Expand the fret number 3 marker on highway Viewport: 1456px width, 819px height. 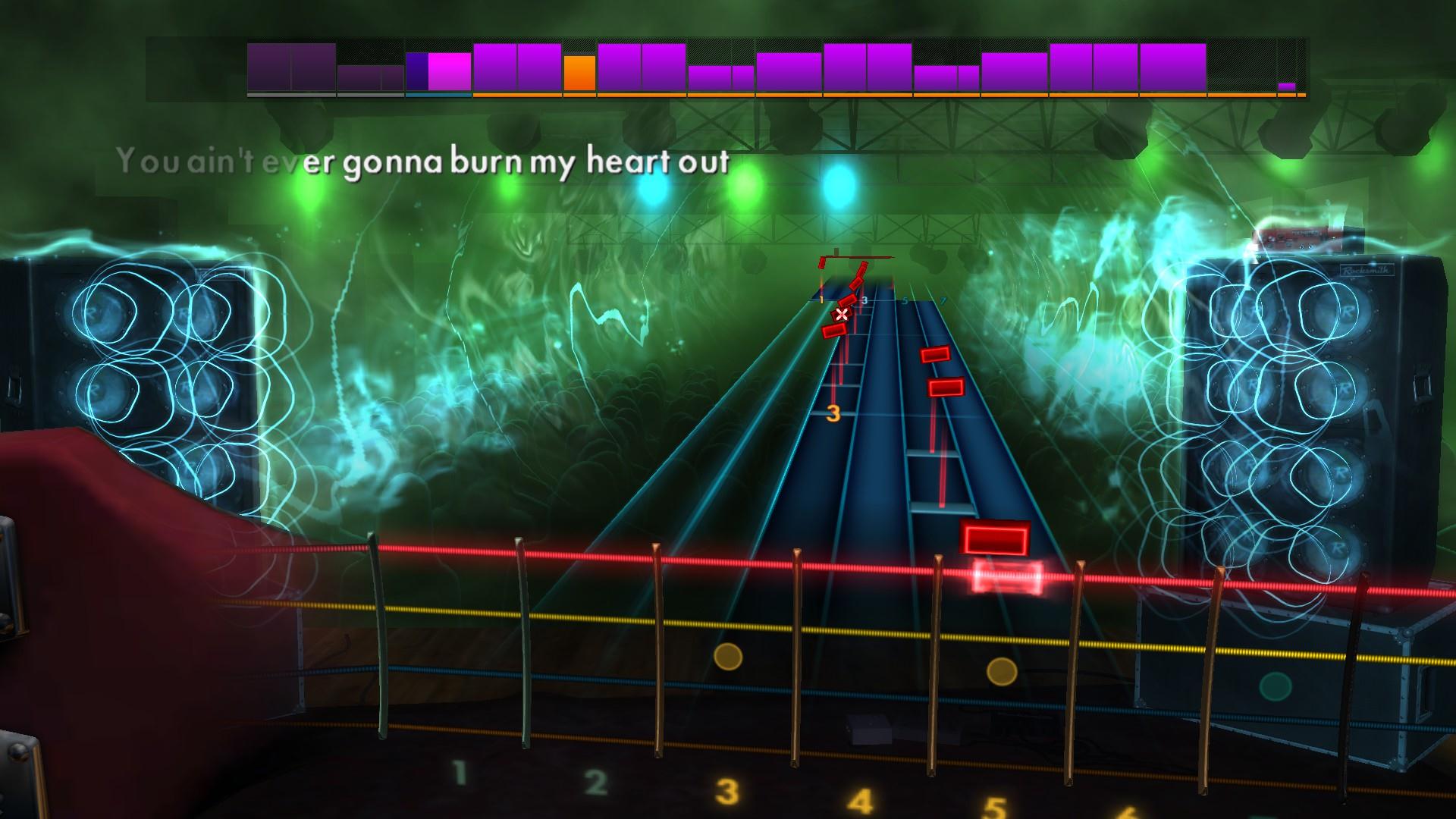(x=835, y=413)
